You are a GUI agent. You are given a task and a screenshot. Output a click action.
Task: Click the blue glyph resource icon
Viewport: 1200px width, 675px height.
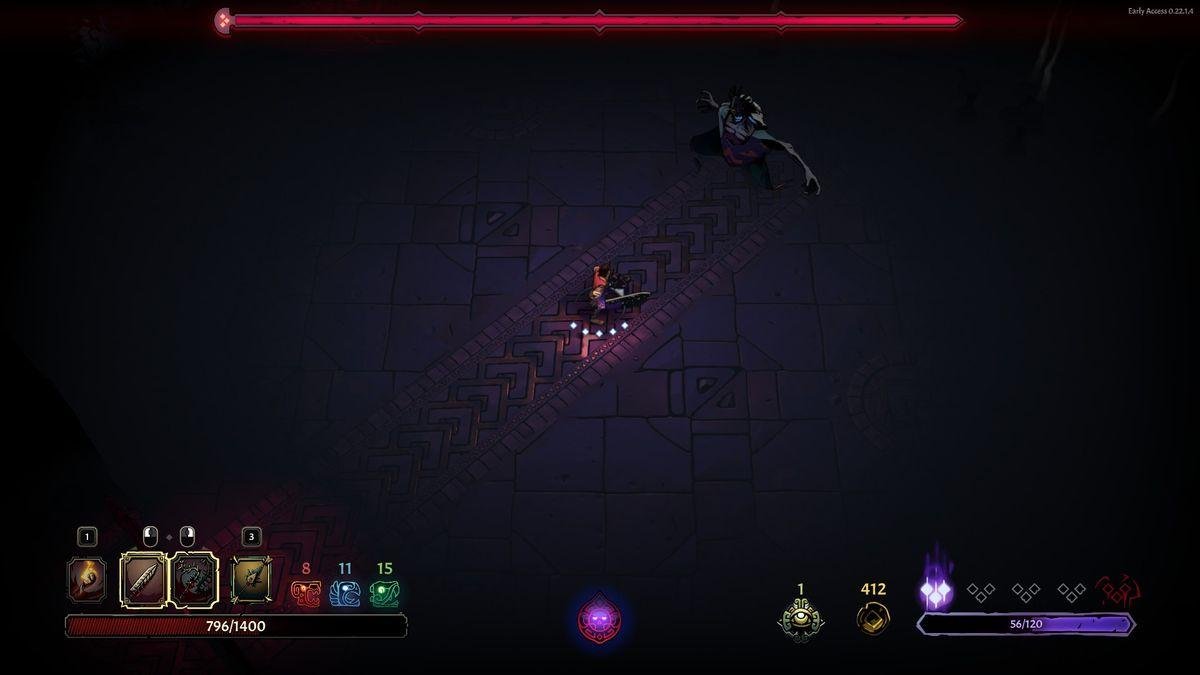pyautogui.click(x=344, y=594)
